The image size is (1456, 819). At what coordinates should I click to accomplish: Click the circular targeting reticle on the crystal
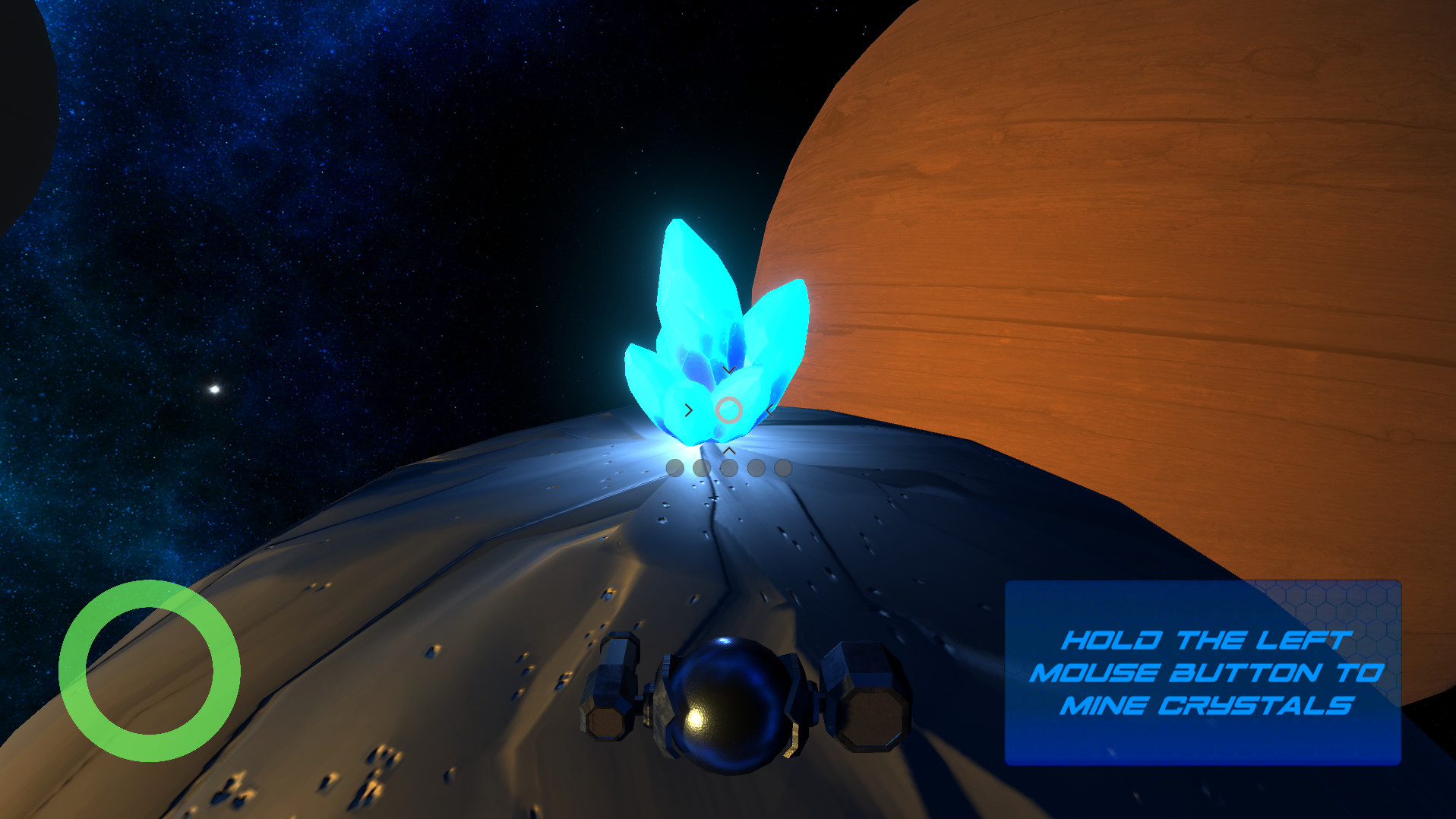(x=728, y=410)
